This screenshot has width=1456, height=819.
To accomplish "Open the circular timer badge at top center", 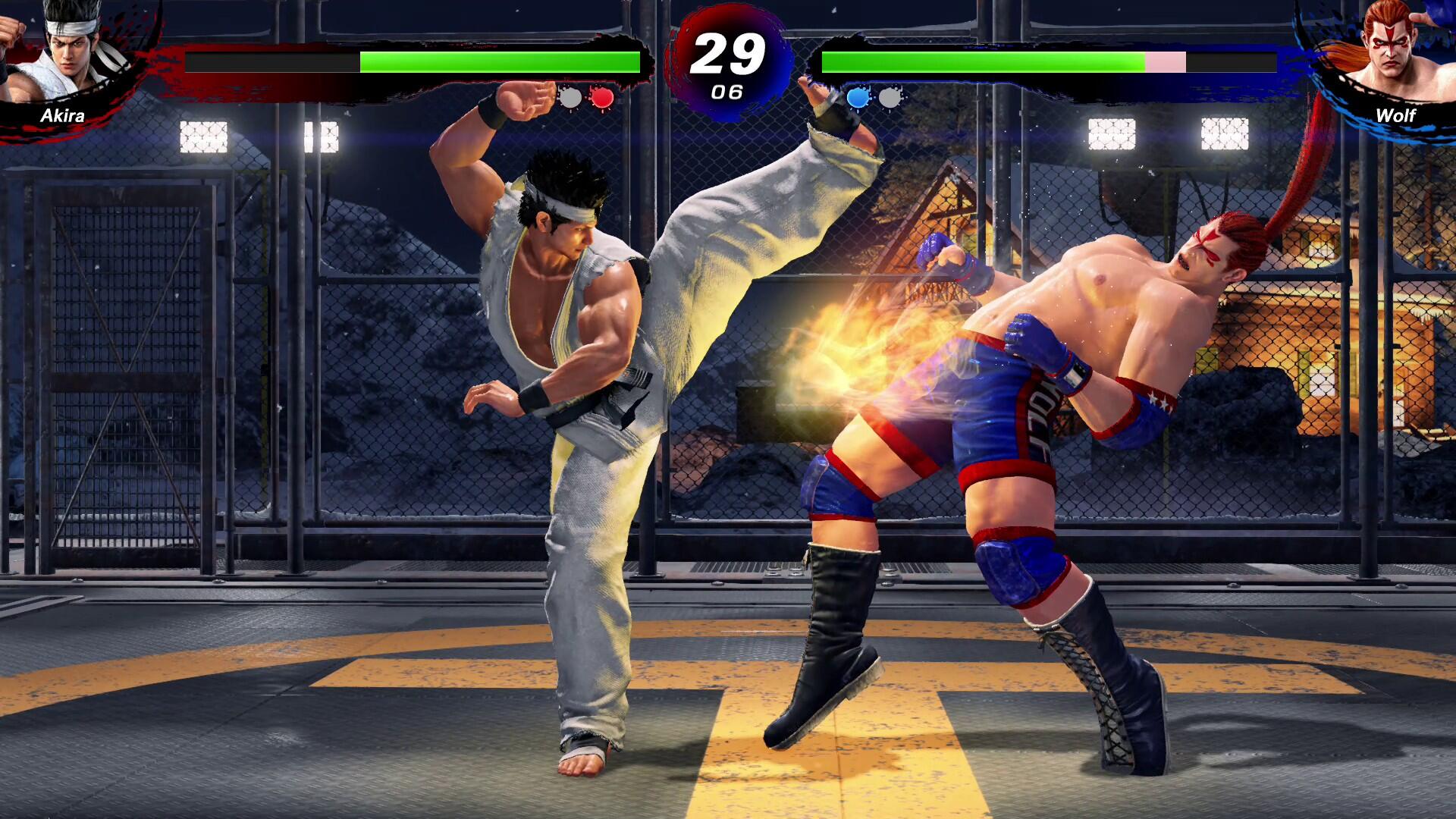I will pos(726,61).
